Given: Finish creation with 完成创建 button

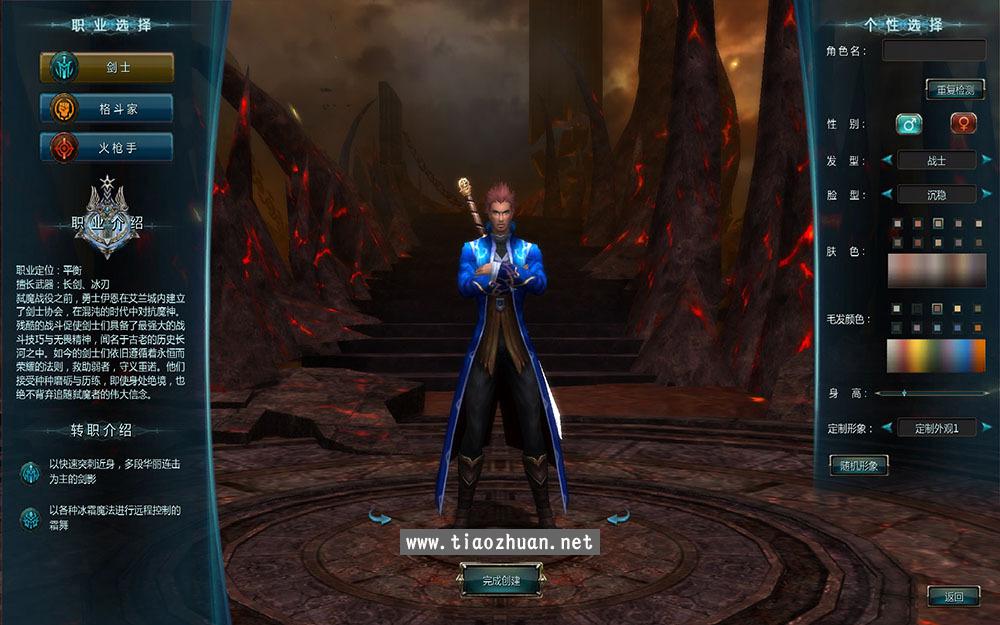Looking at the screenshot, I should click(501, 579).
